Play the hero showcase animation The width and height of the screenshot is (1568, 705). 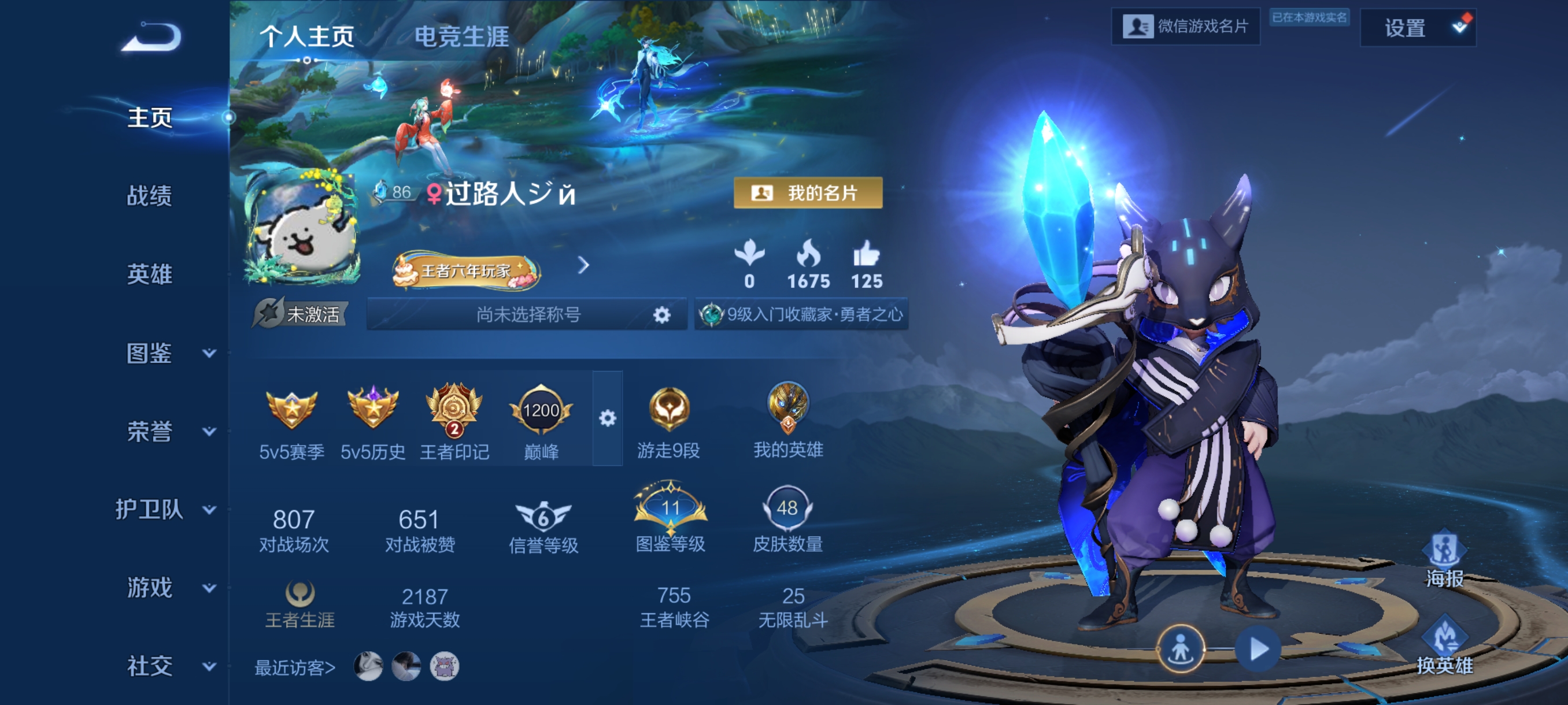(x=1258, y=649)
